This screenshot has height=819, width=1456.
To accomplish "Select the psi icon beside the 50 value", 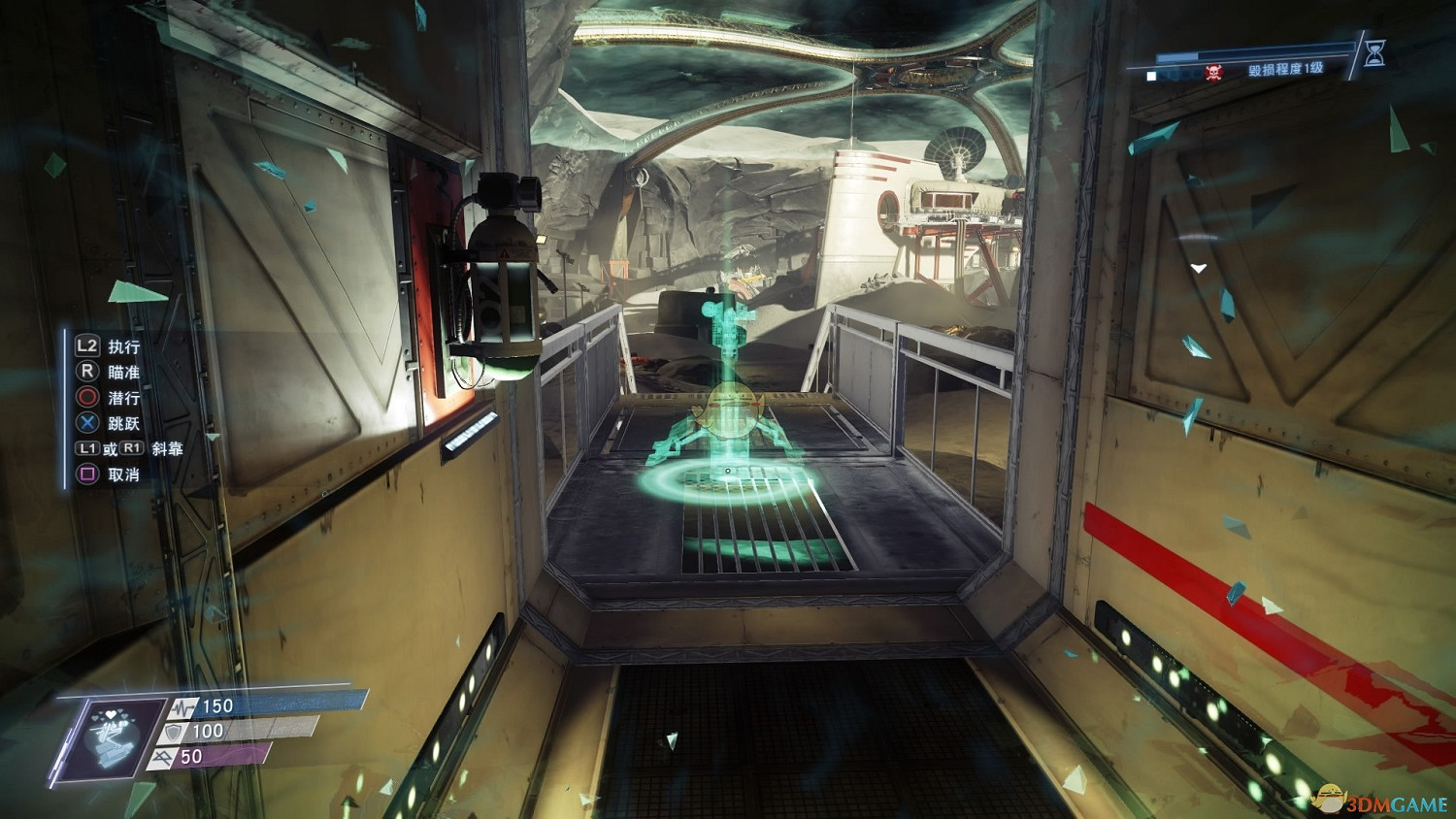I will coord(163,757).
